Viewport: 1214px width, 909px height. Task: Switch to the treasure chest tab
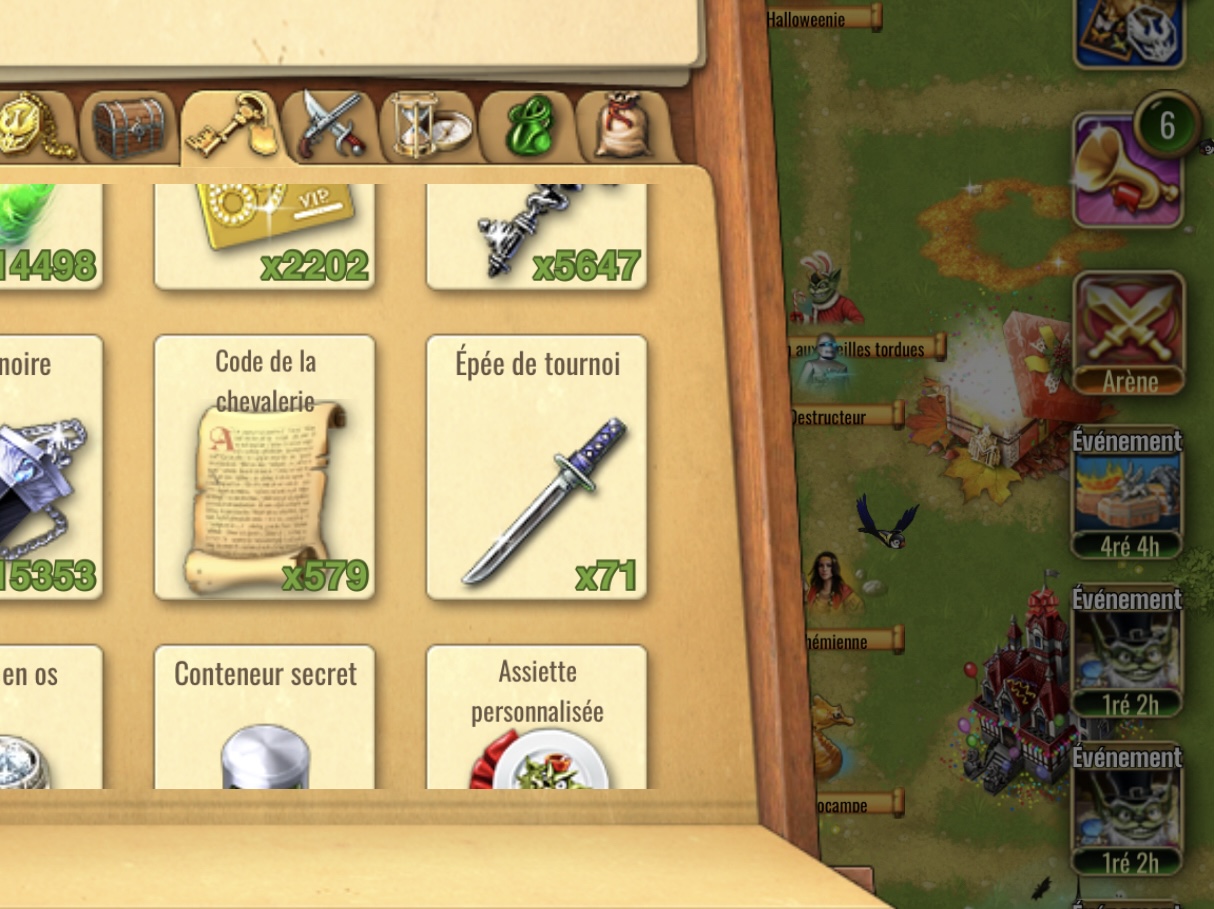pos(129,127)
